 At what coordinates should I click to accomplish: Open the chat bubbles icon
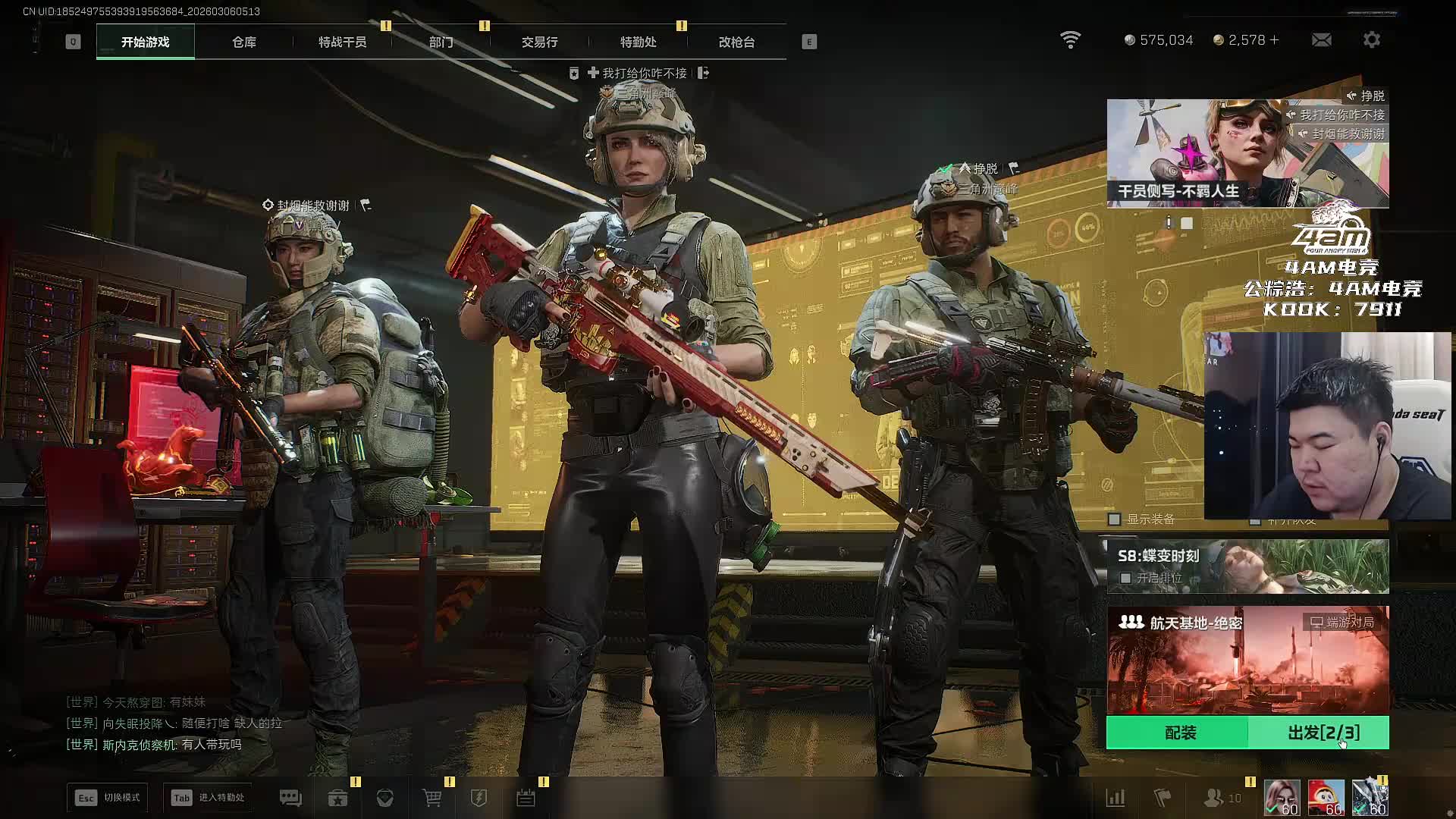(x=290, y=798)
